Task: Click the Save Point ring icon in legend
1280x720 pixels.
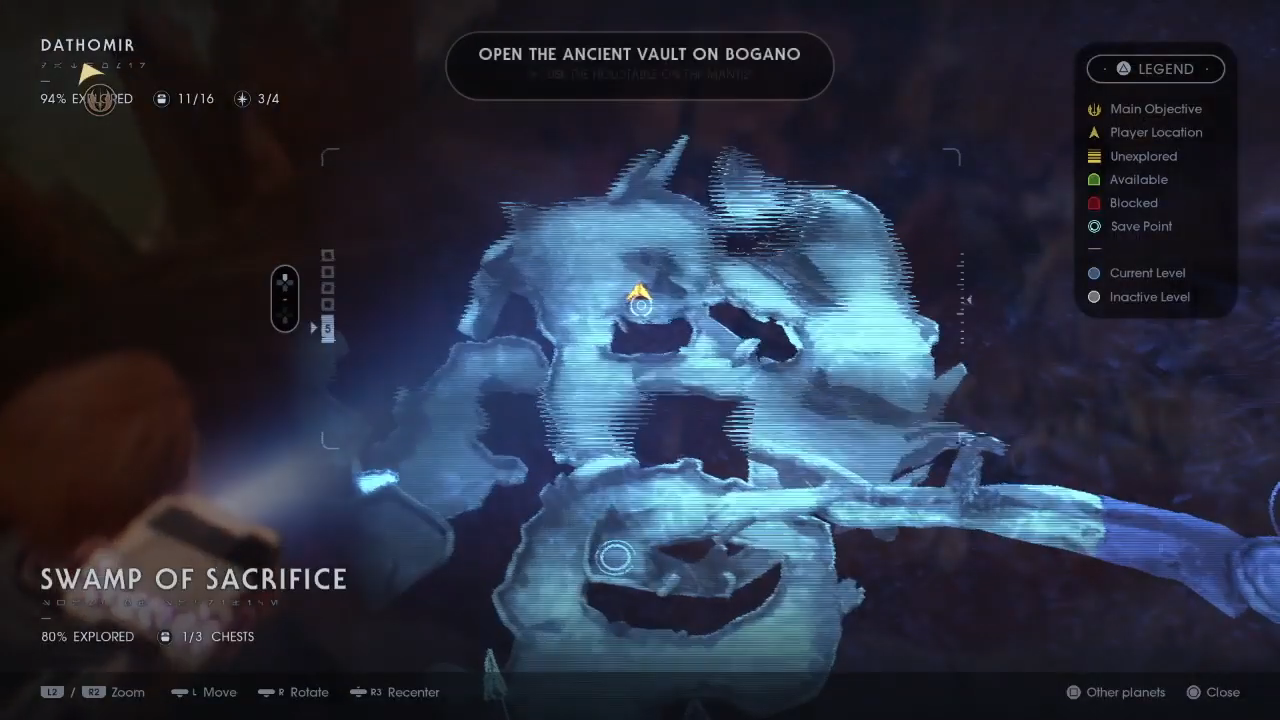Action: pyautogui.click(x=1094, y=226)
